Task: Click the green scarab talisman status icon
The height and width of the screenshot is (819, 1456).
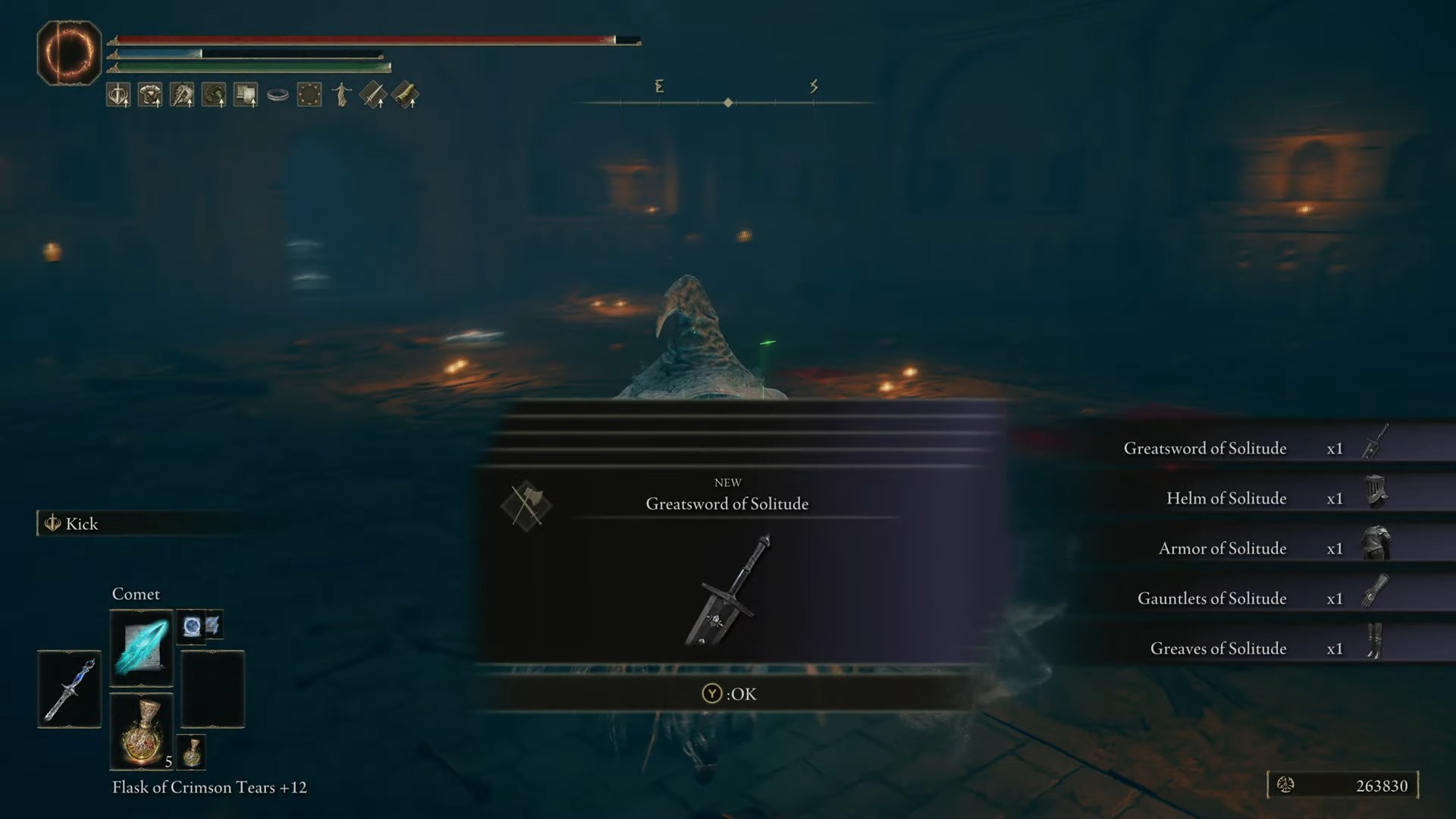Action: click(214, 93)
